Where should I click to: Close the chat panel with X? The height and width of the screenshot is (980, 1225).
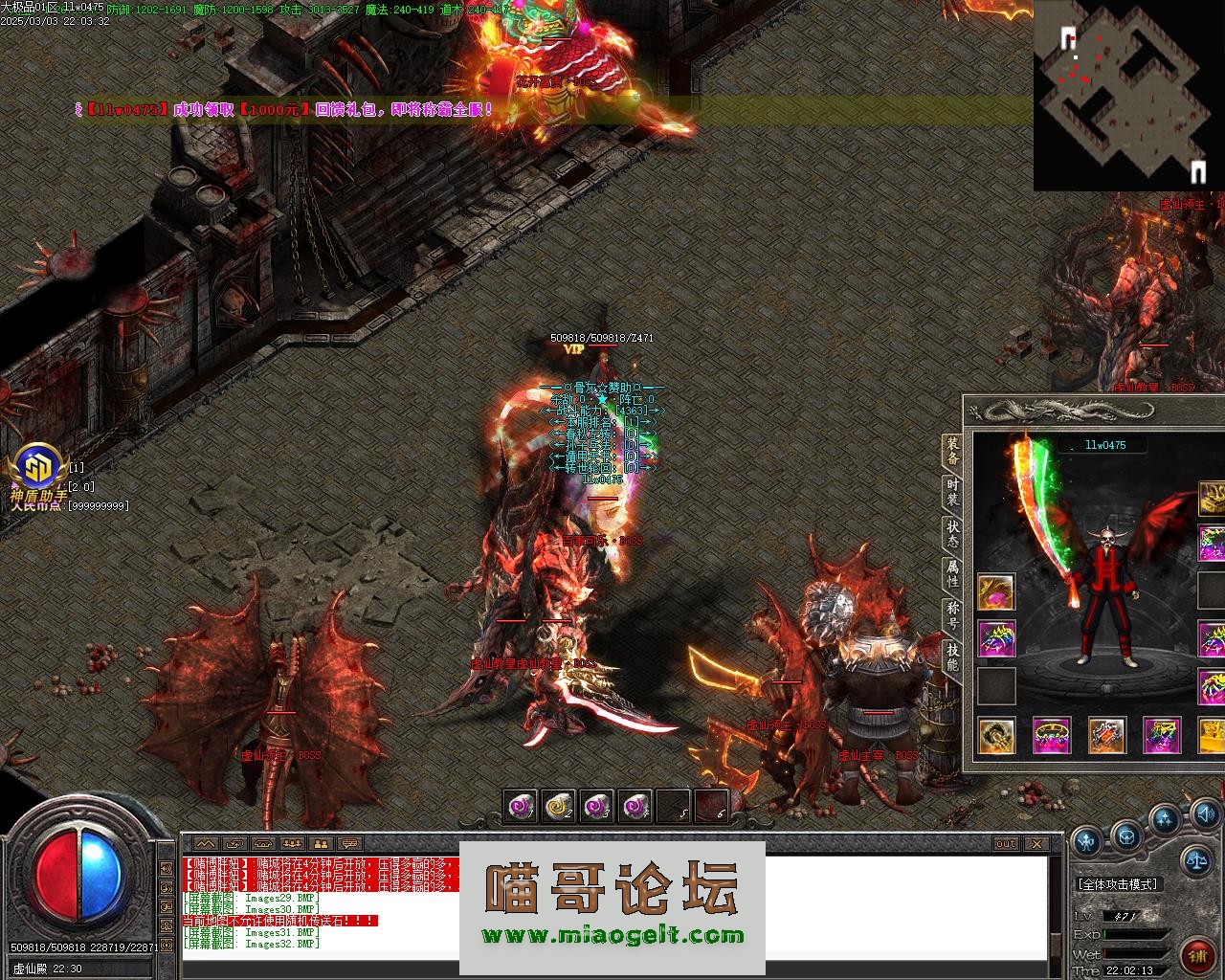(1036, 844)
